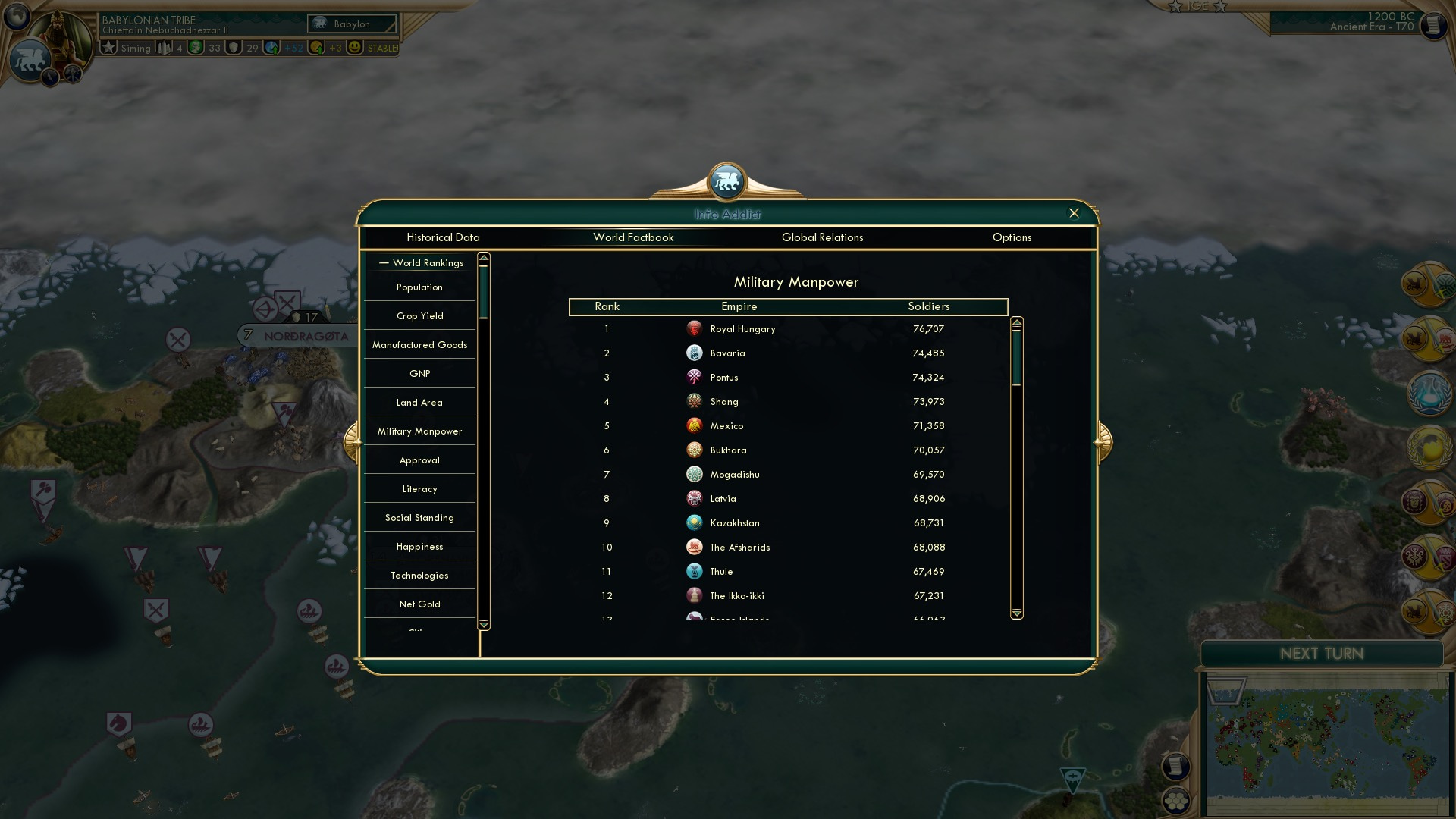Screen dimensions: 1456x819
Task: Open the Royal Hungary empire icon in rankings
Action: pos(695,329)
